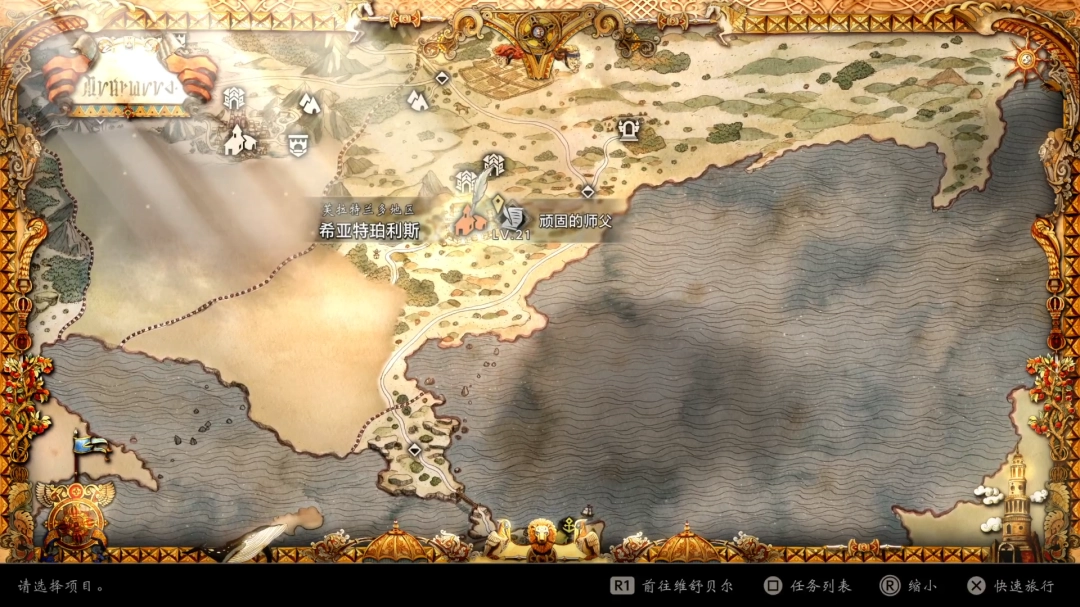Select the Hyattpolis town marker (希亚特珀利斯)
This screenshot has width=1080, height=607.
pos(467,220)
